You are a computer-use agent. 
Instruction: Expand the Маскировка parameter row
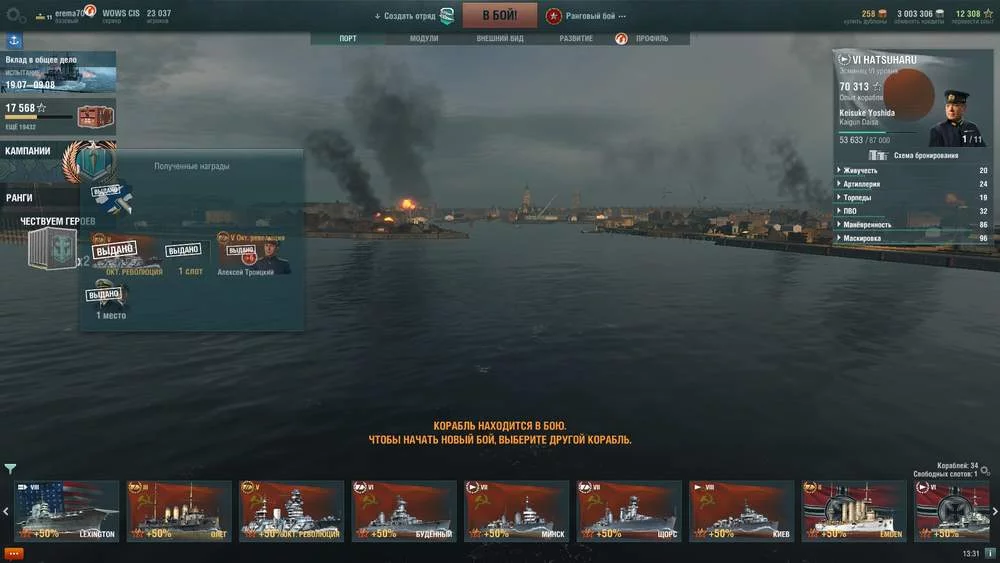pos(910,238)
